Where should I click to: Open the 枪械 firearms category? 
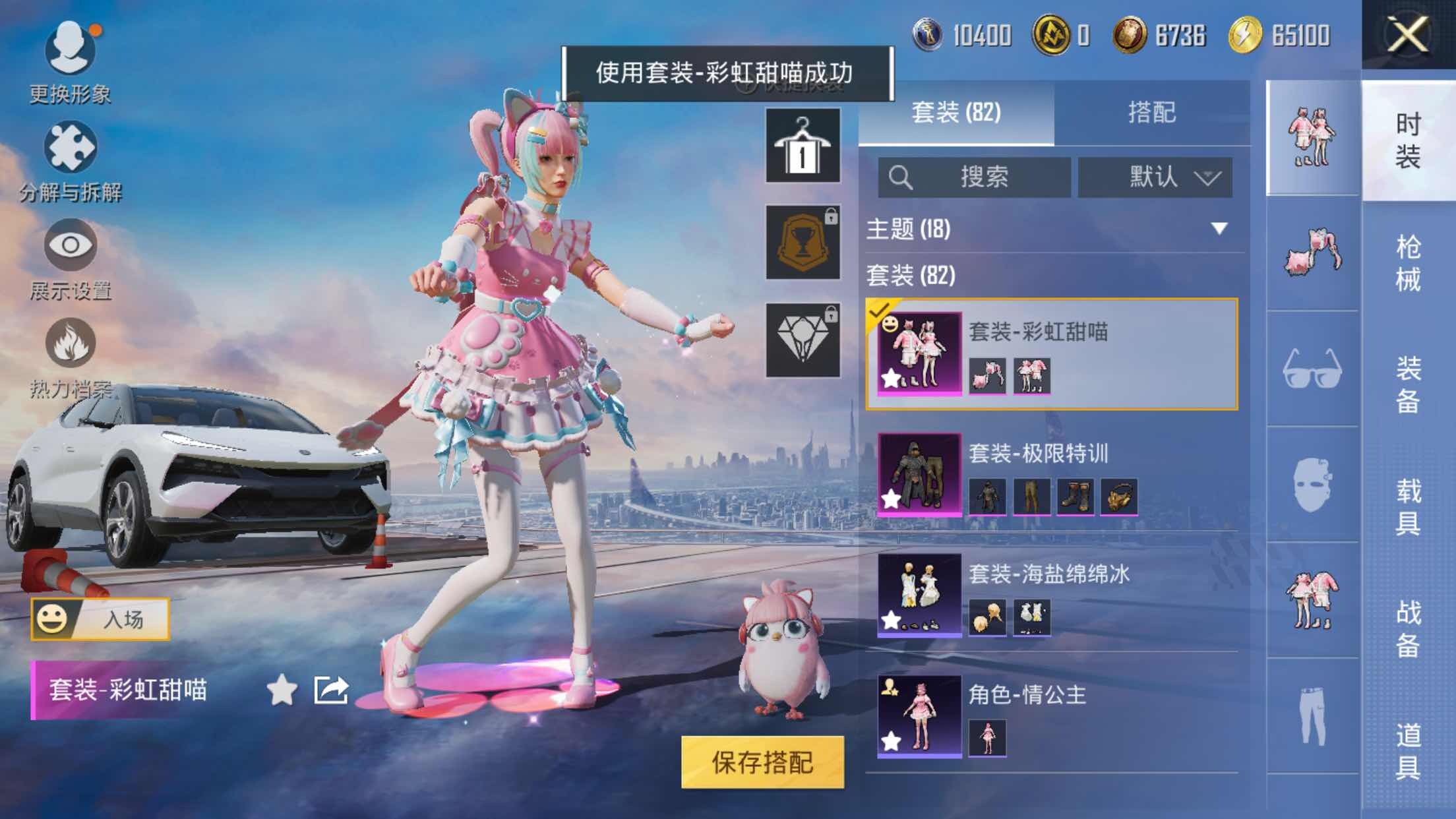1408,262
